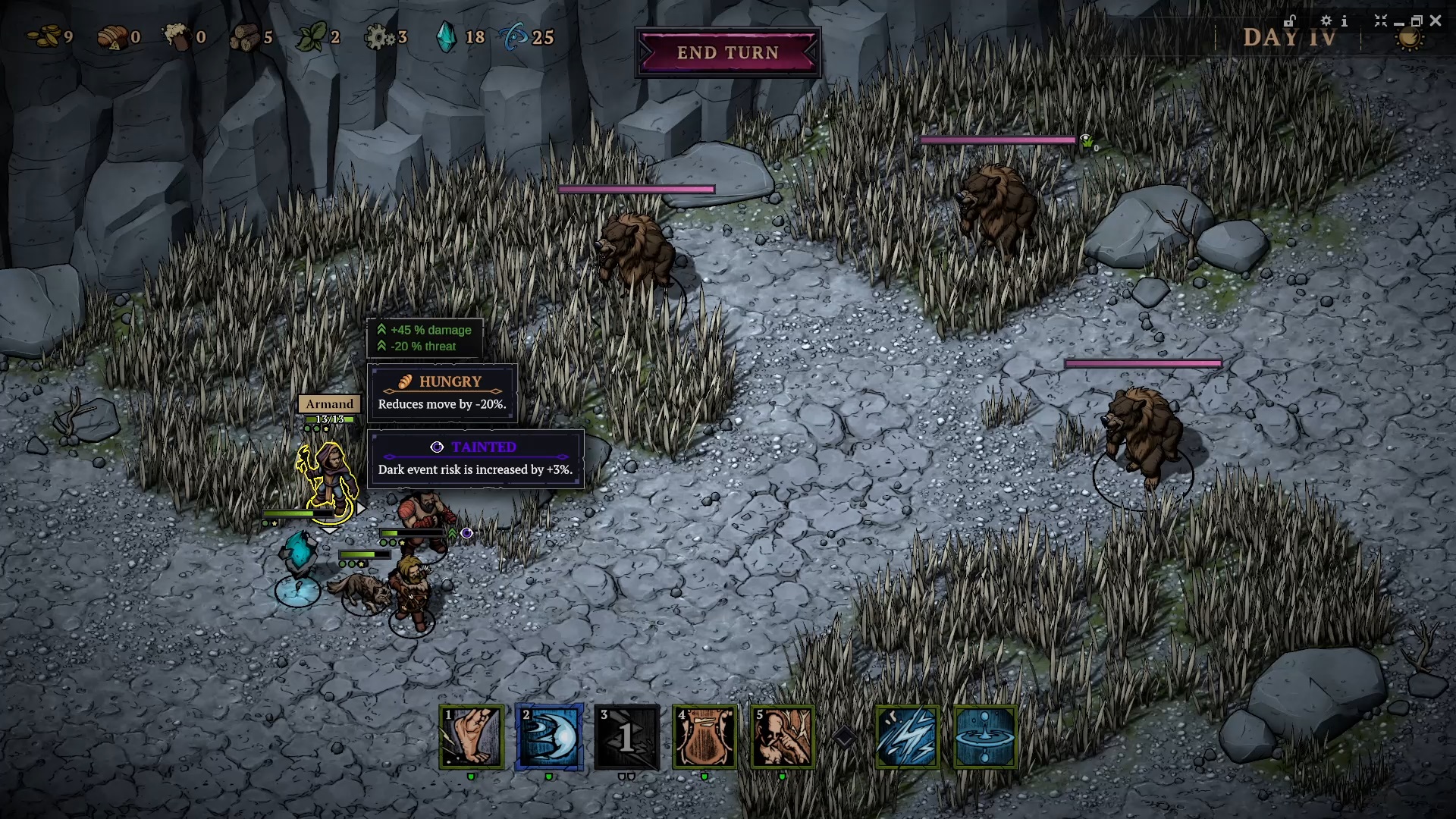Select the foot move ability in slot 1
Viewport: 1456px width, 819px height.
click(472, 737)
